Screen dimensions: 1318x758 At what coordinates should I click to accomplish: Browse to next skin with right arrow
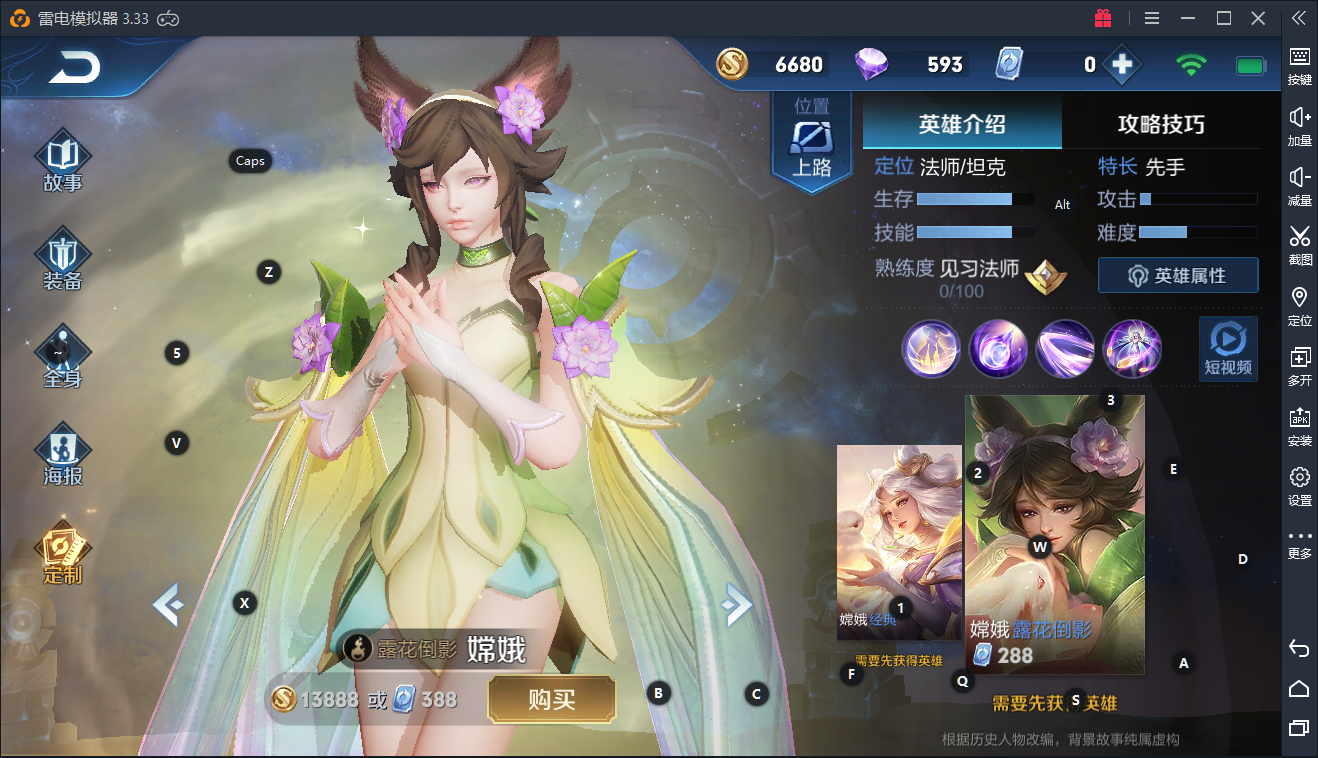(x=737, y=604)
